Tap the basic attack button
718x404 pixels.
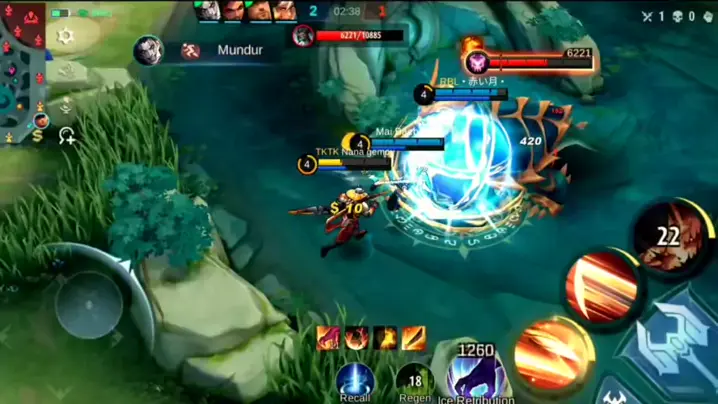(670, 340)
